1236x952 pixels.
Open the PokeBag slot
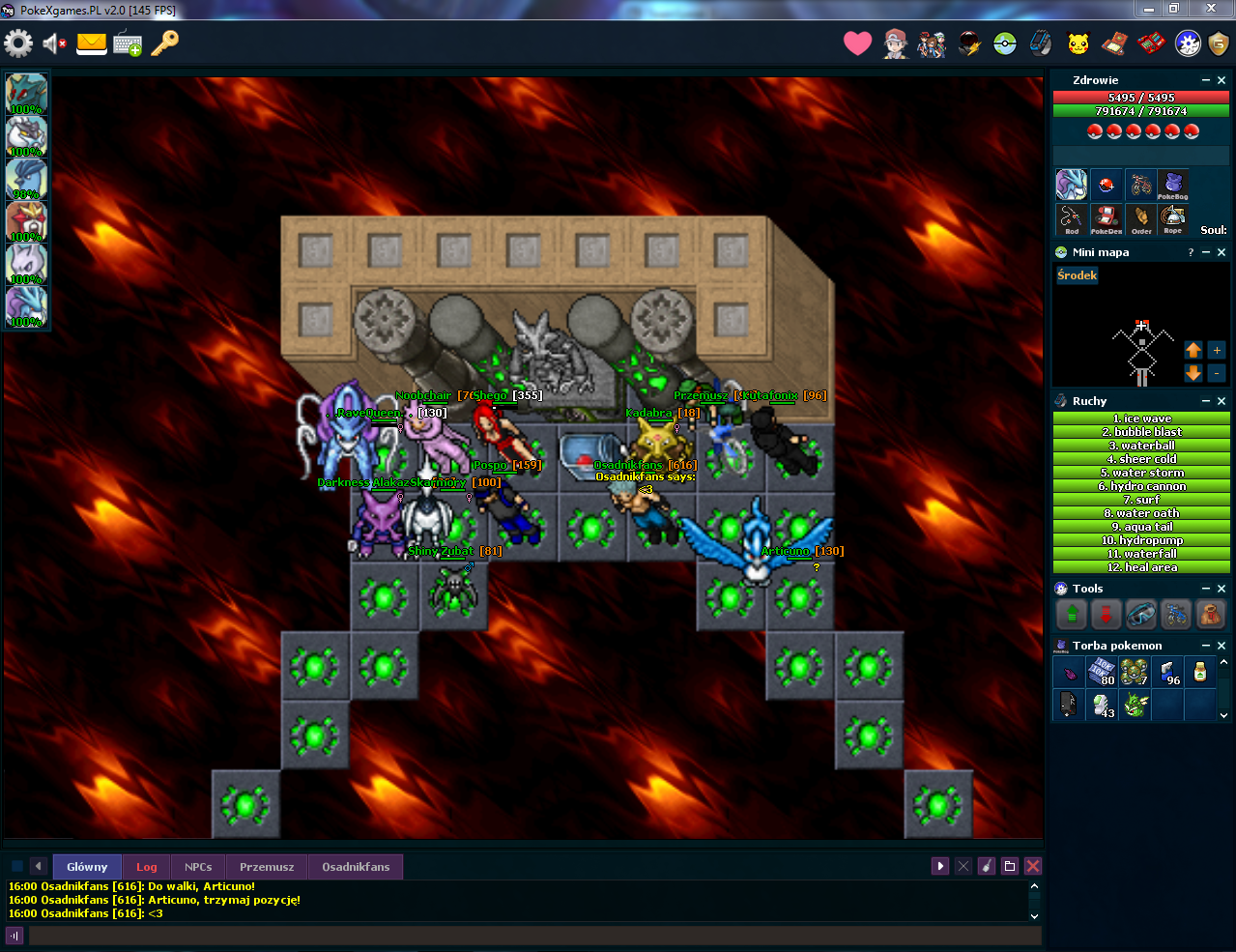(x=1172, y=185)
